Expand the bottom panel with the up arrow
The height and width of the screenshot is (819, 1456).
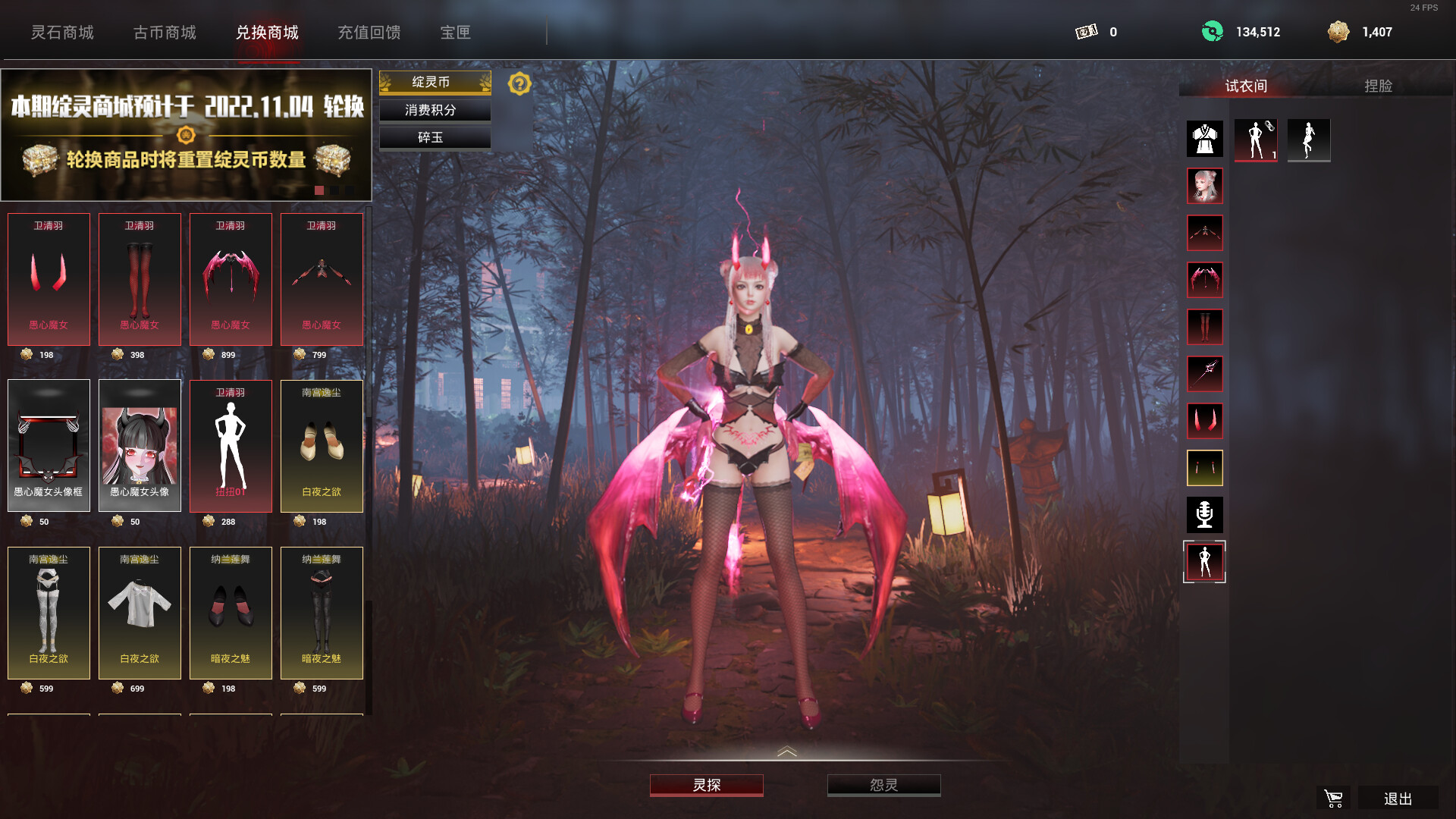coord(787,752)
